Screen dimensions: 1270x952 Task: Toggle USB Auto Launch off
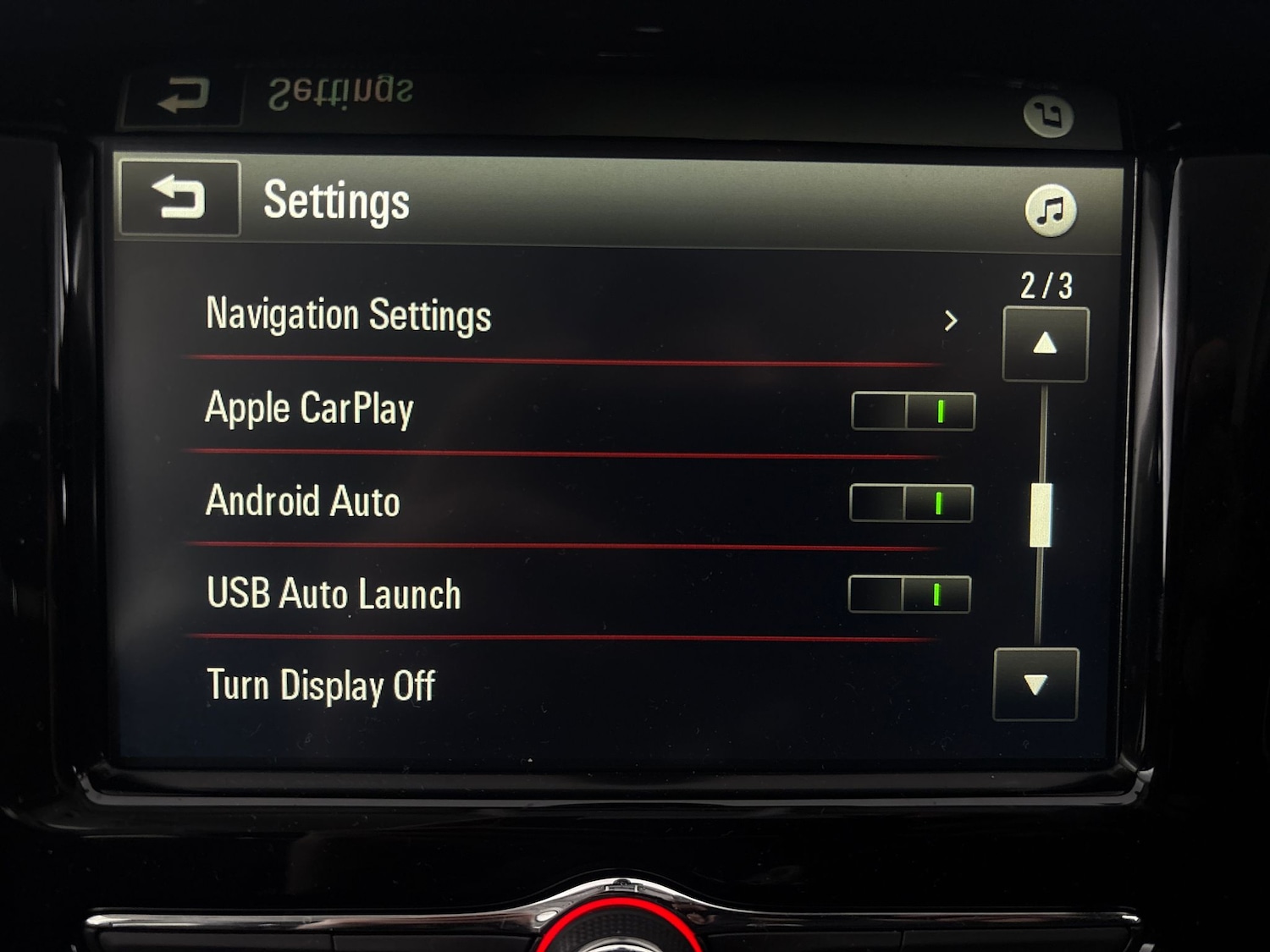pyautogui.click(x=910, y=595)
